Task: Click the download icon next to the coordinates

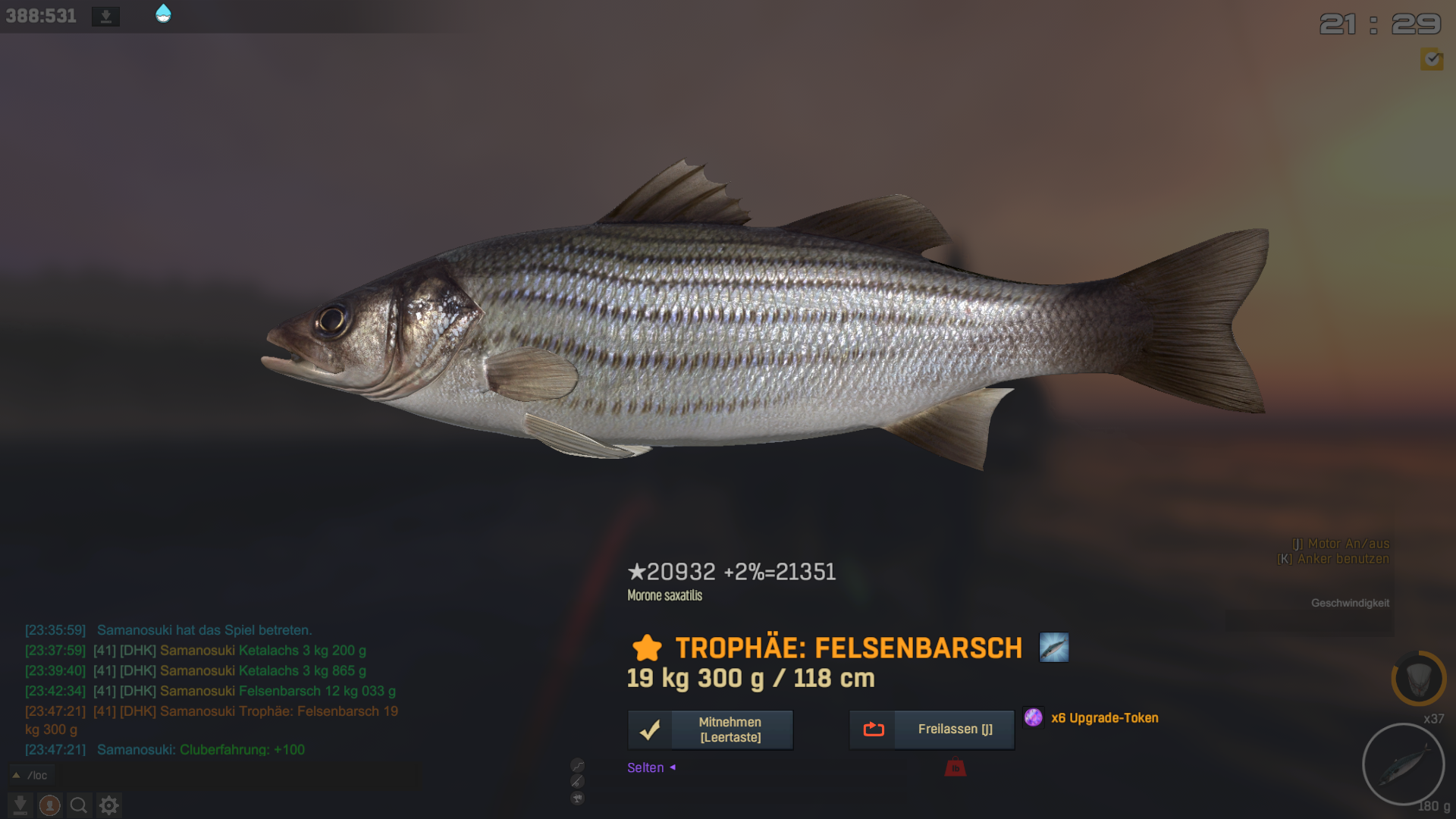Action: click(x=106, y=16)
